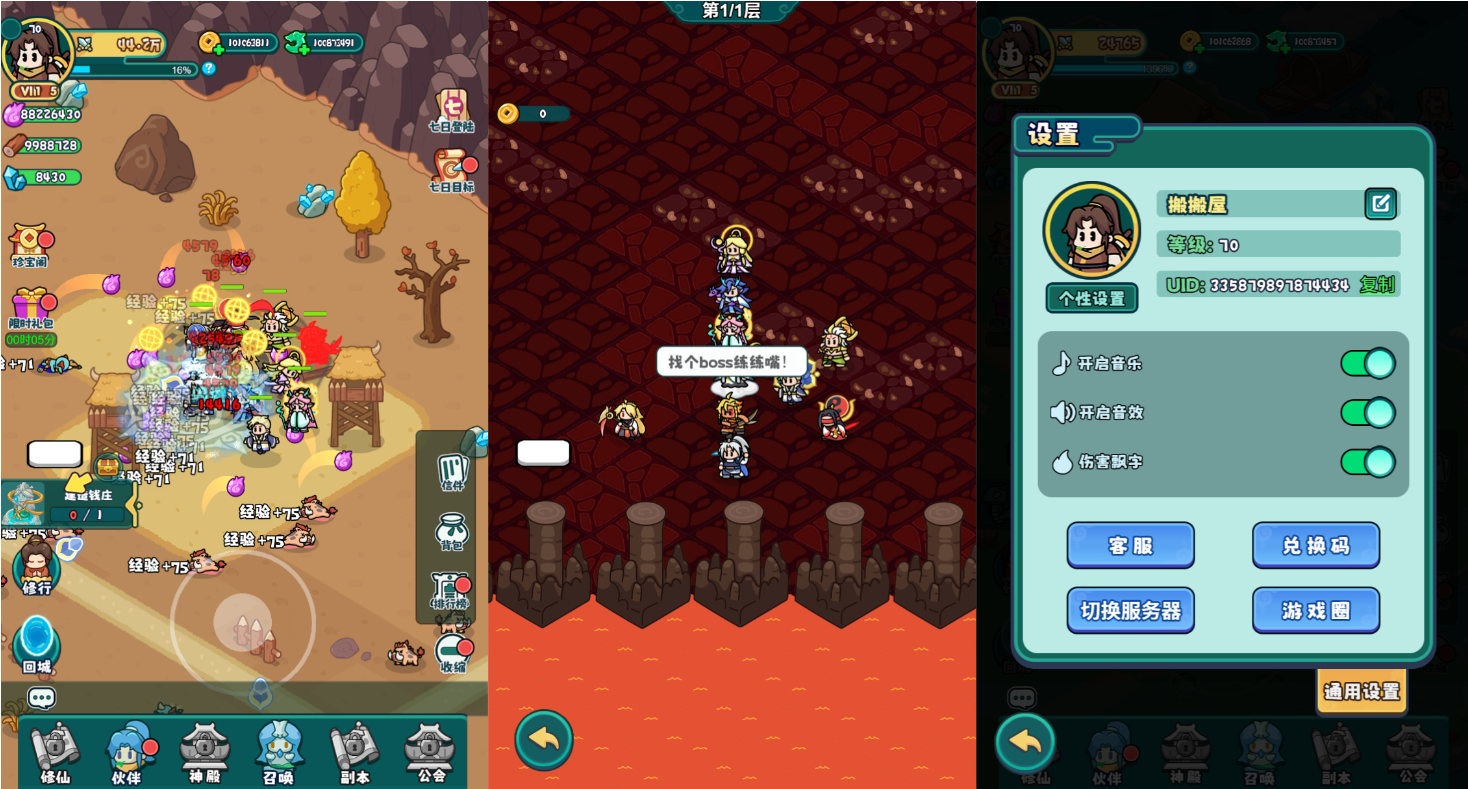Viewport: 1468px width, 789px height.
Task: Select the 通用设置 tab
Action: point(1361,691)
